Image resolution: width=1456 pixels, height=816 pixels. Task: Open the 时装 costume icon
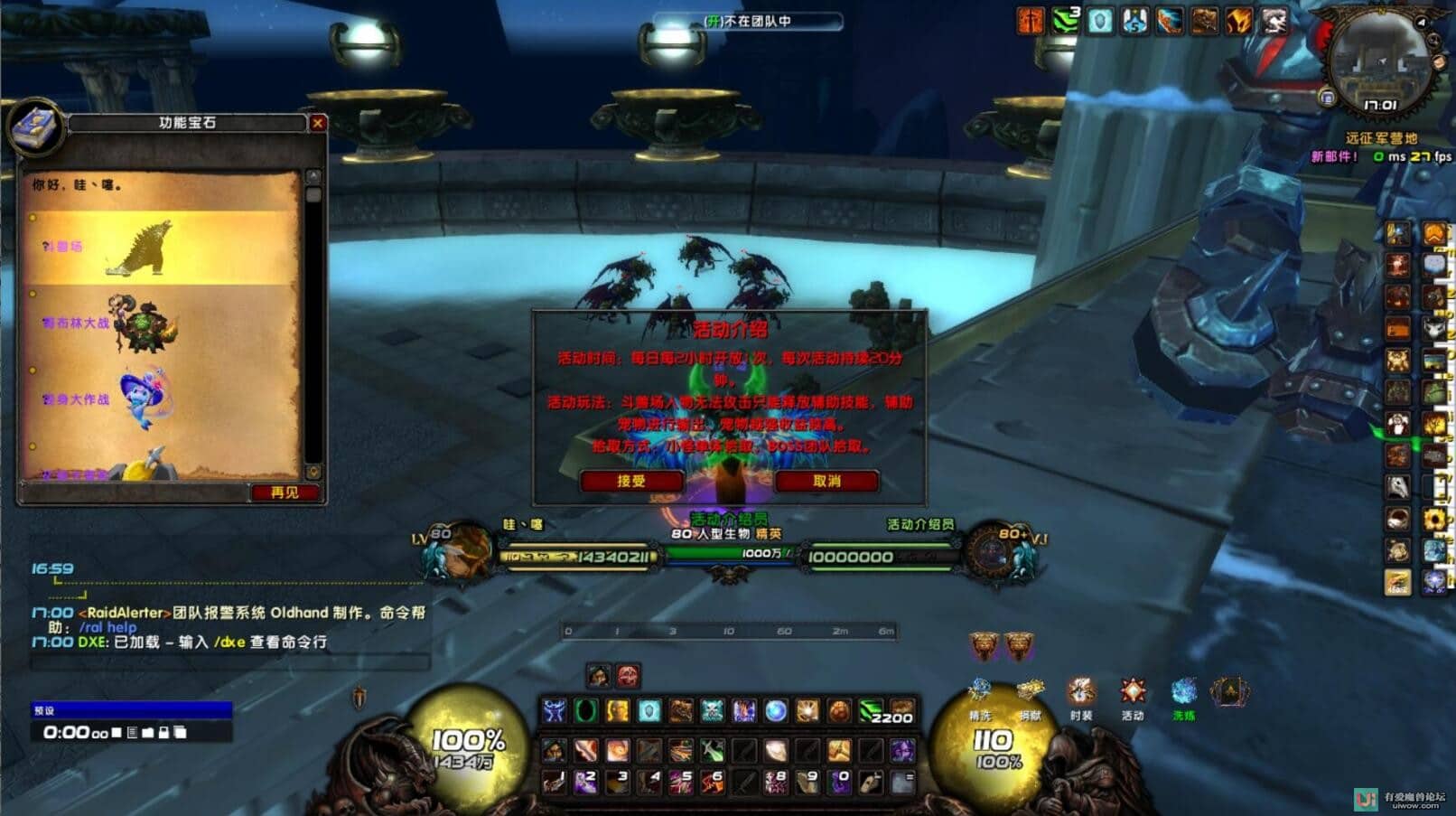(1081, 695)
